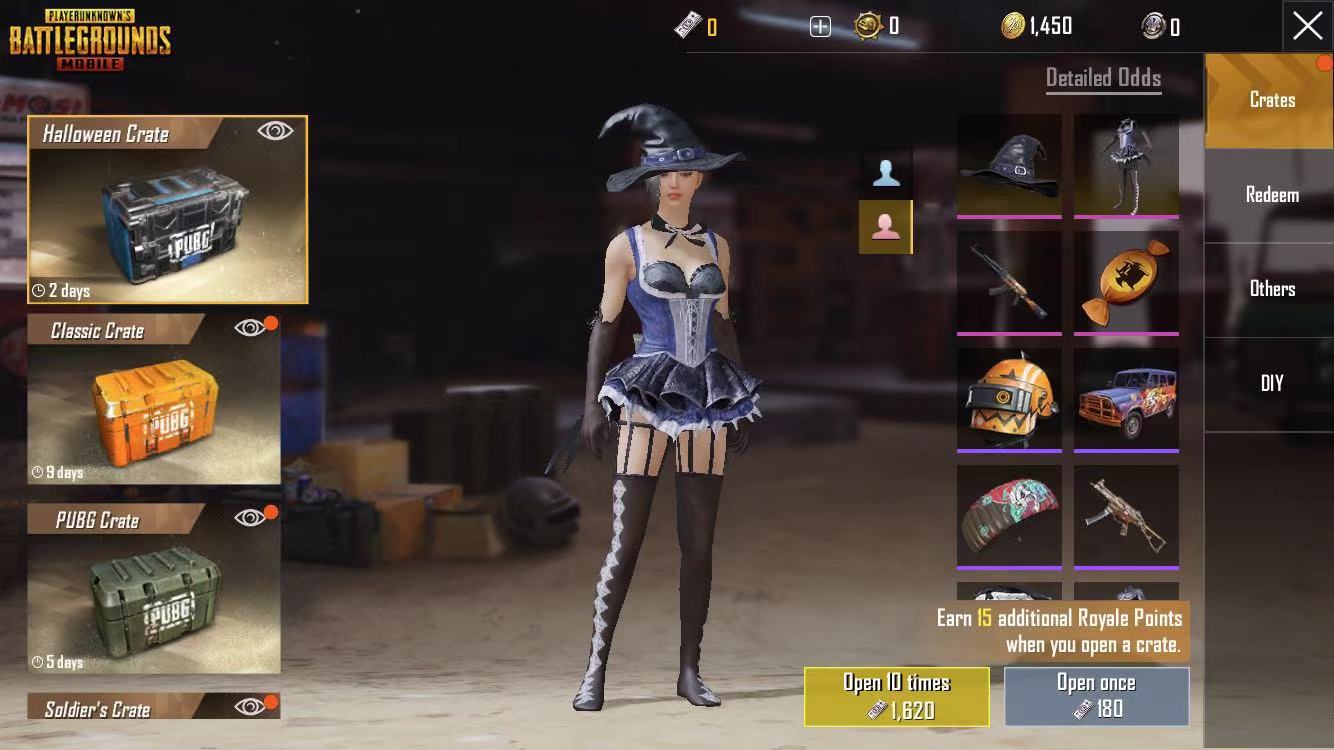
Task: Preview the pumpkin helmet reward
Action: (x=1009, y=399)
